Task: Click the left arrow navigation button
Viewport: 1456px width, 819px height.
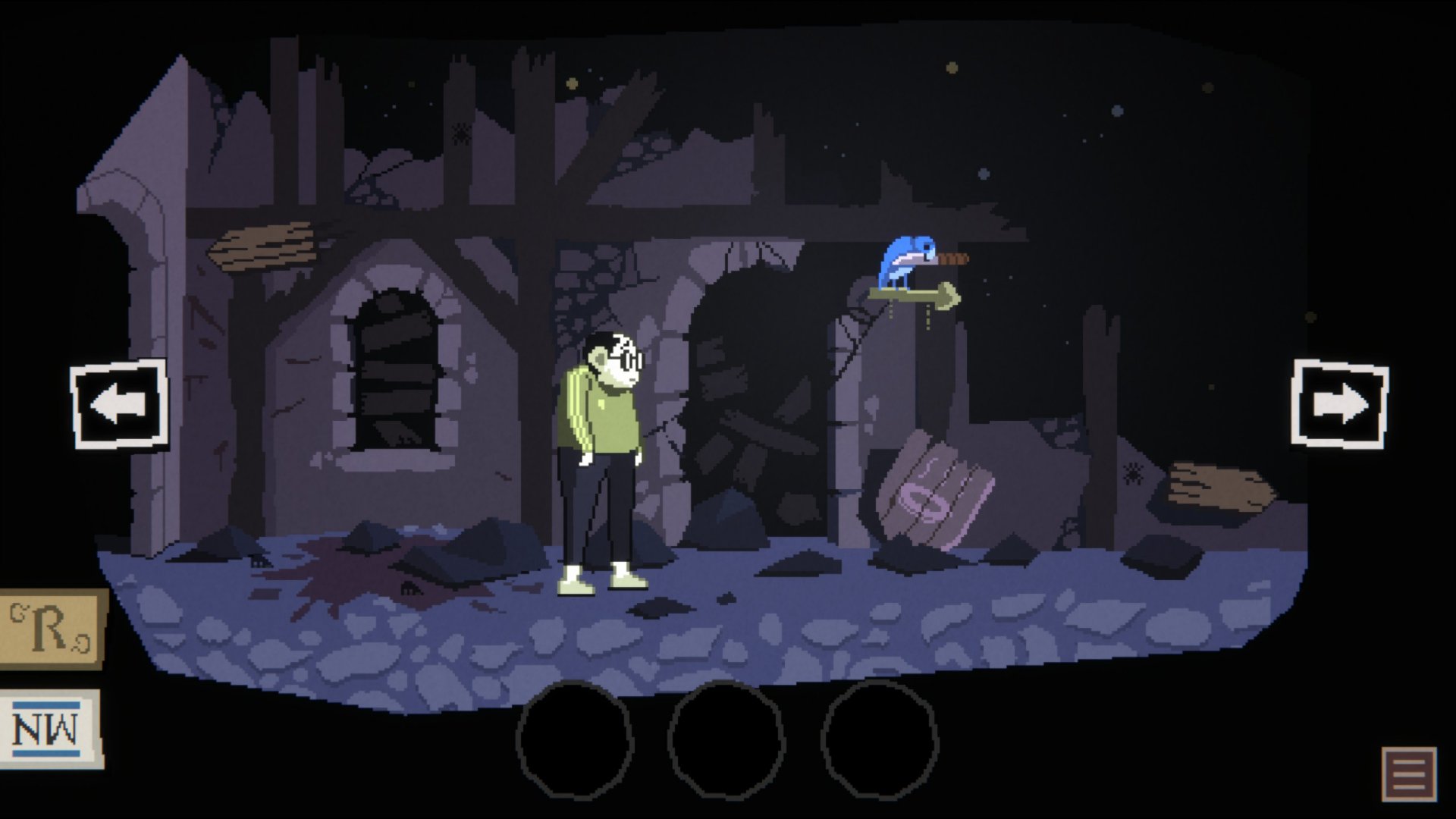Action: coord(120,404)
